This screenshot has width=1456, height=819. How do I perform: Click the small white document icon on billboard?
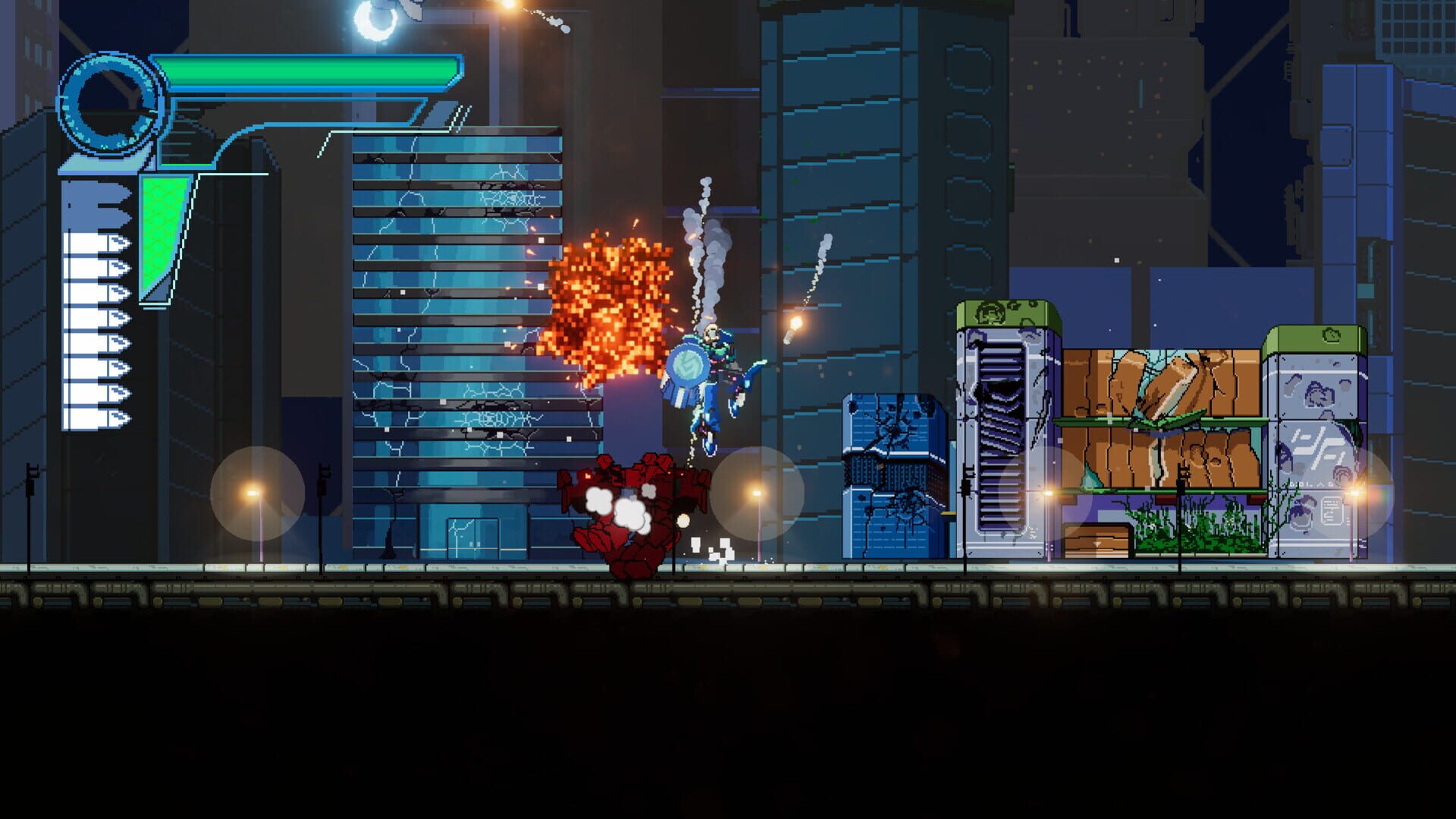[x=1332, y=510]
